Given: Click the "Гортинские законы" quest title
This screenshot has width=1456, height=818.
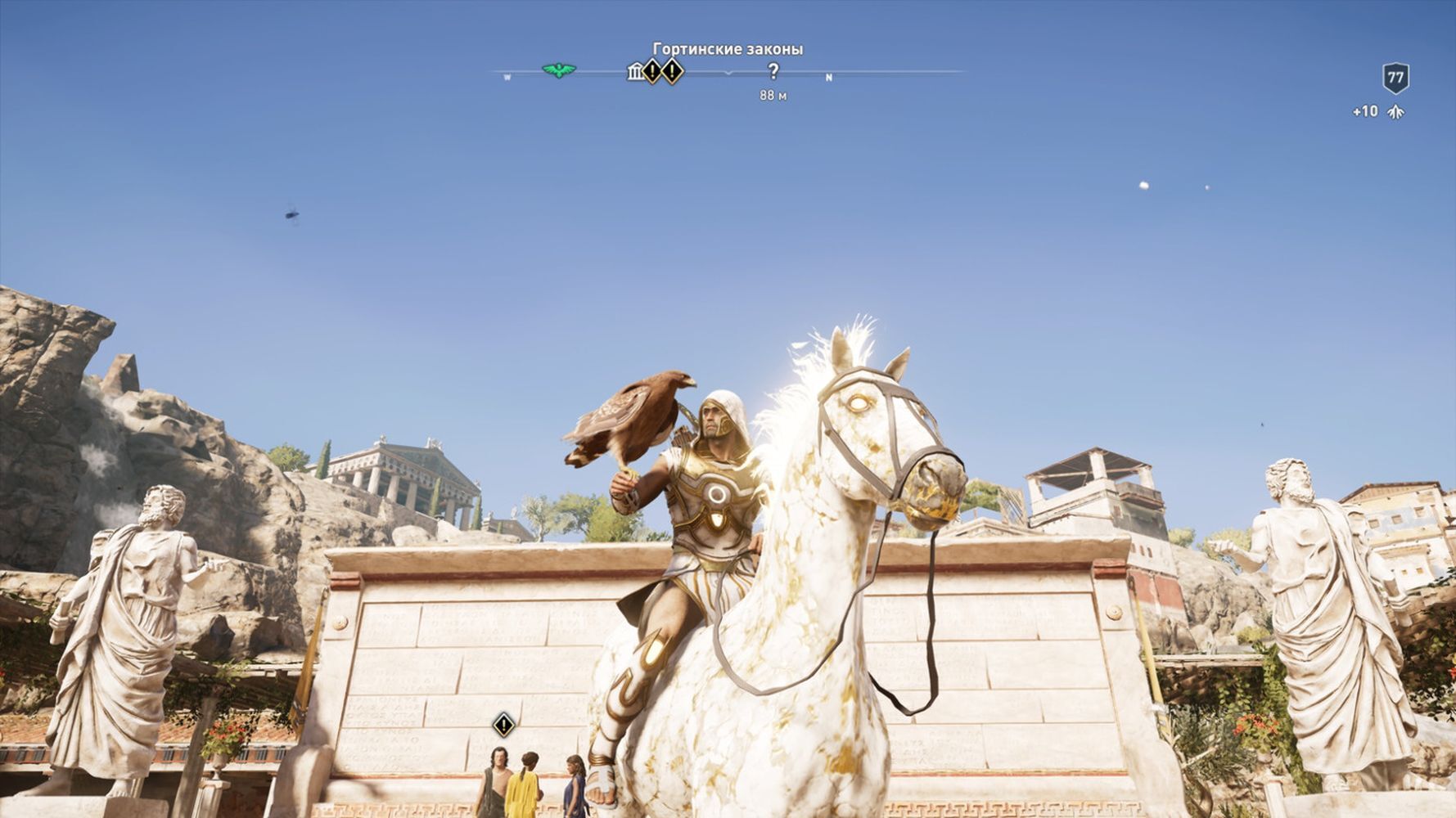Looking at the screenshot, I should (728, 49).
